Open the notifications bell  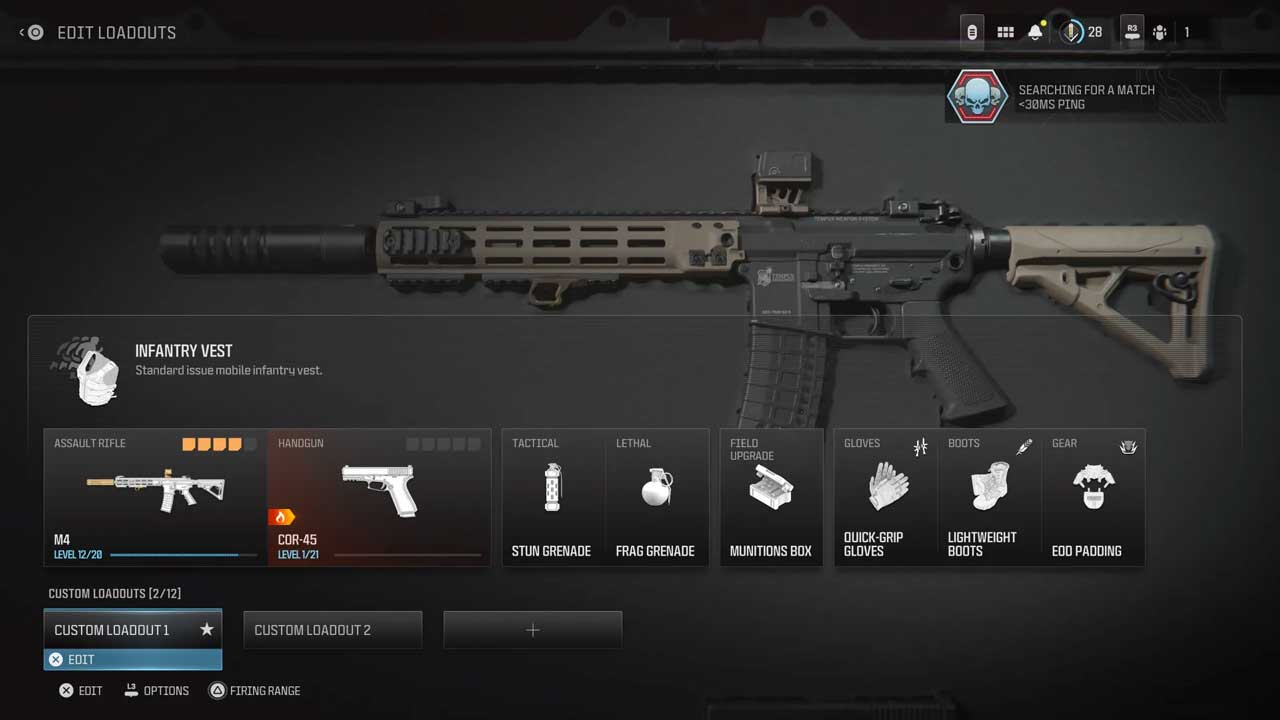[1035, 33]
